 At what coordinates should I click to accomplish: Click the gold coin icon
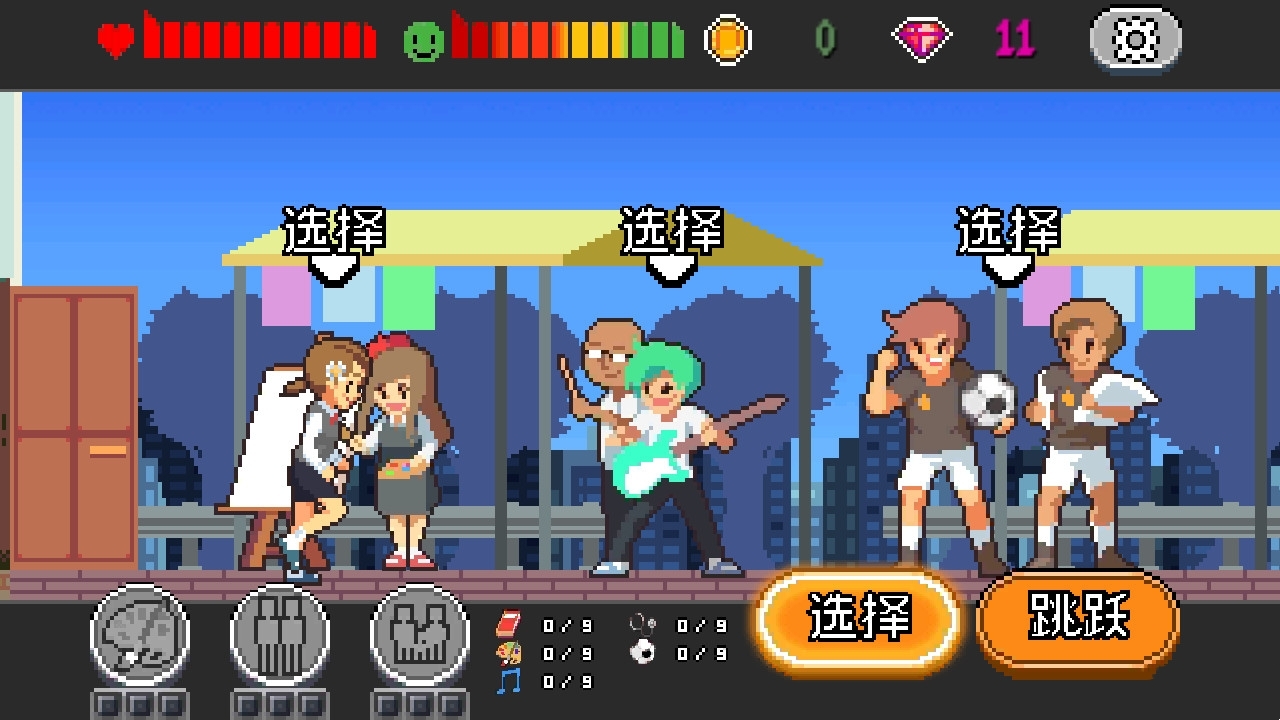point(728,40)
